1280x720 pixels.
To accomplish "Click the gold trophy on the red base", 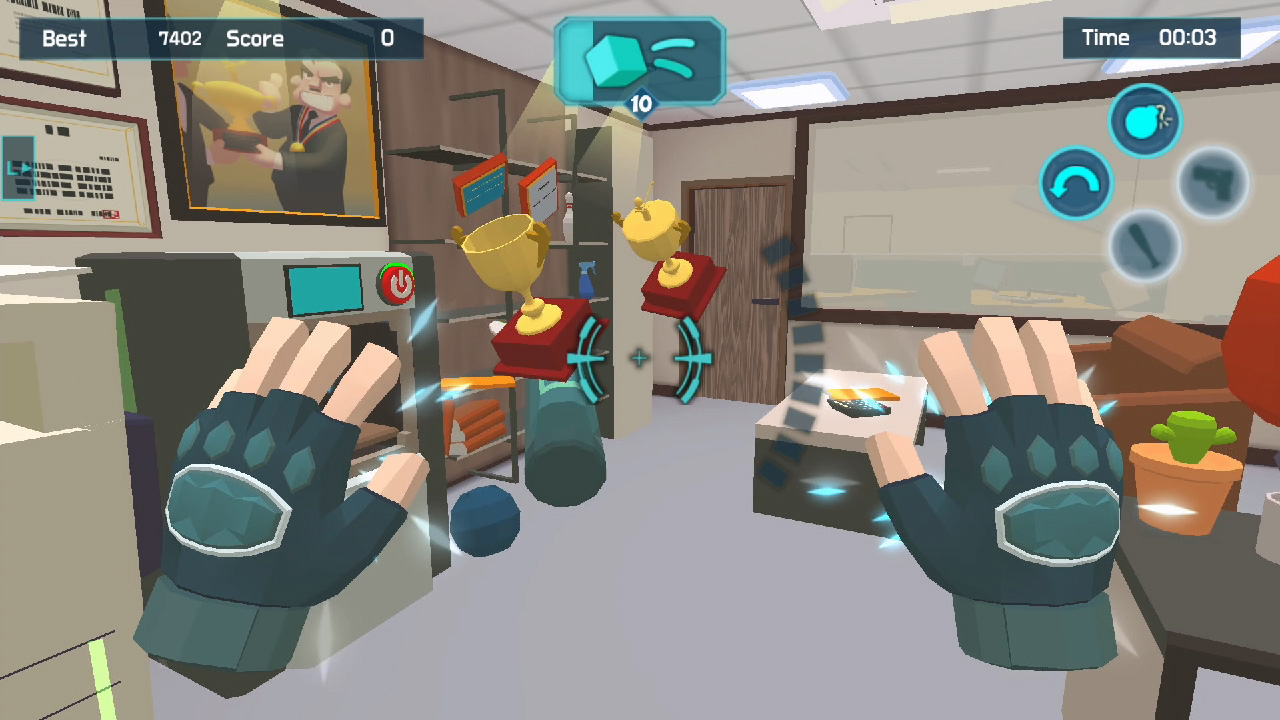I will [x=511, y=281].
